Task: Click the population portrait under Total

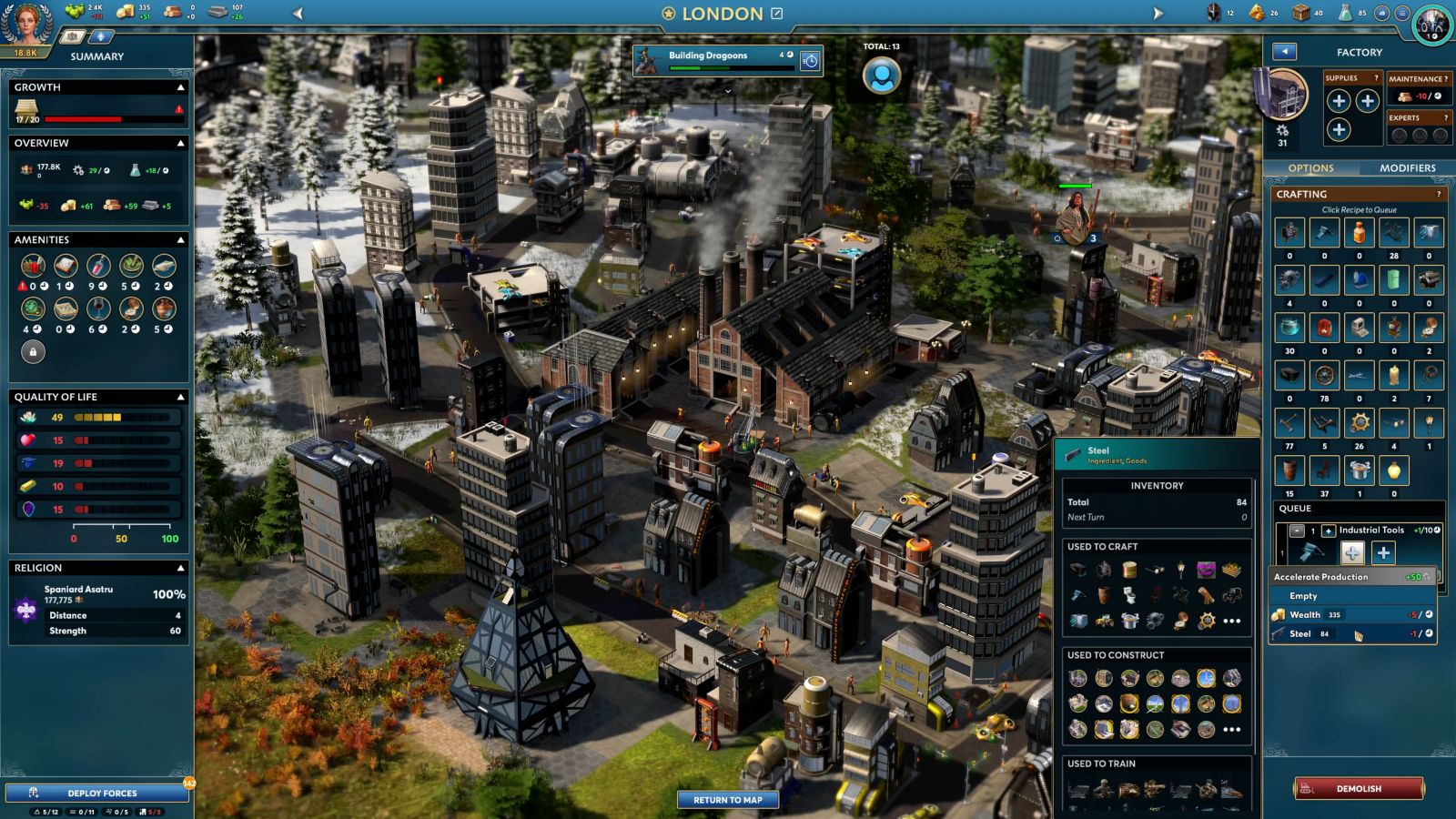Action: pyautogui.click(x=881, y=76)
